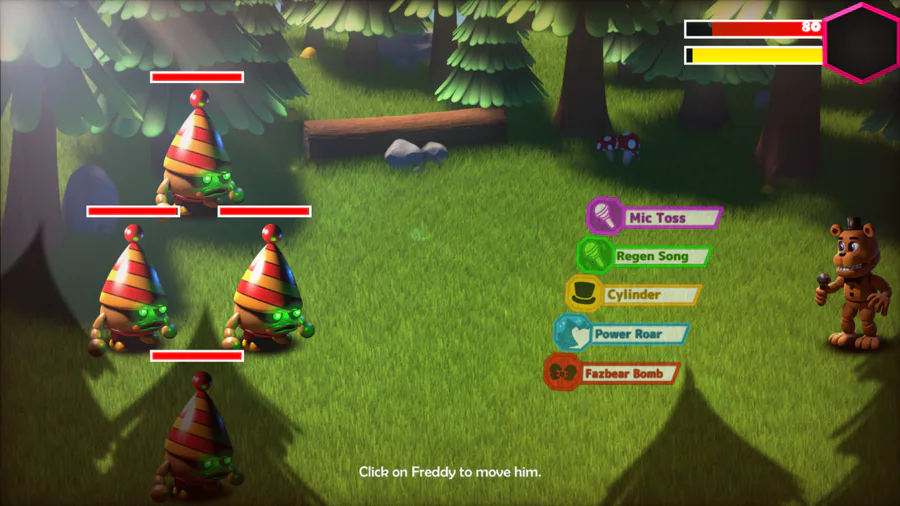
Task: Use the Mic Toss attack
Action: (x=655, y=217)
